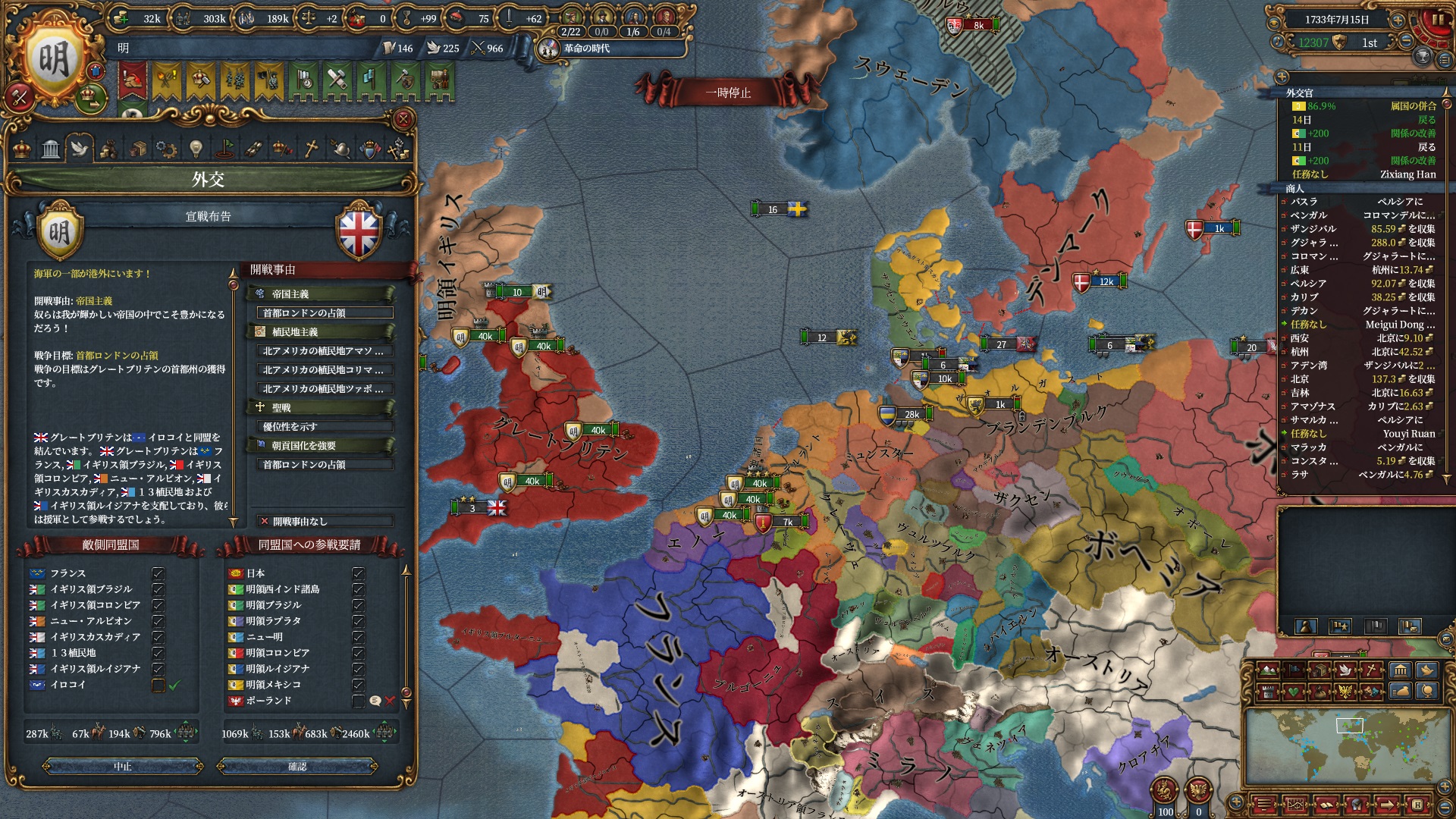Choose the 優位性を示す war goal
1456x819 pixels.
pyautogui.click(x=325, y=427)
